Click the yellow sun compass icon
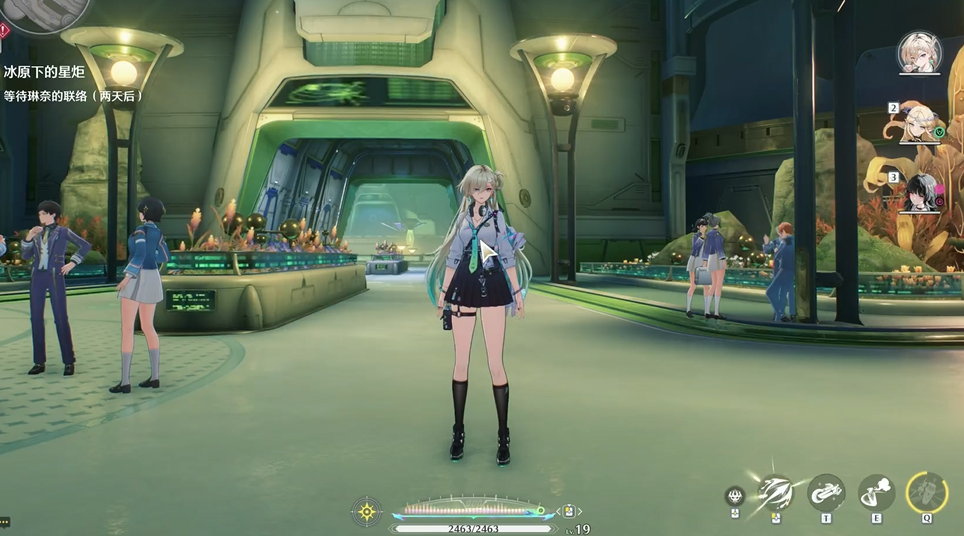Image resolution: width=964 pixels, height=536 pixels. pos(367,511)
